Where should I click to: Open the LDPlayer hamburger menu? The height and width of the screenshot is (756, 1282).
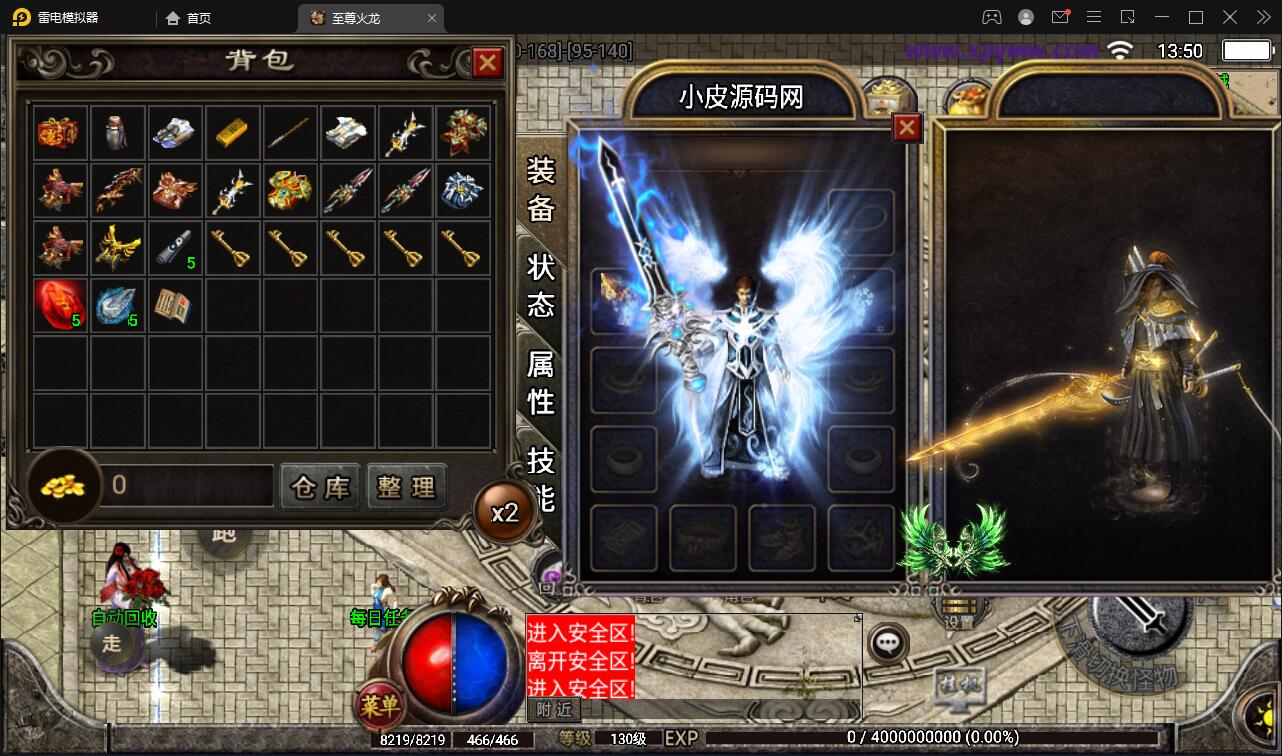tap(1094, 17)
